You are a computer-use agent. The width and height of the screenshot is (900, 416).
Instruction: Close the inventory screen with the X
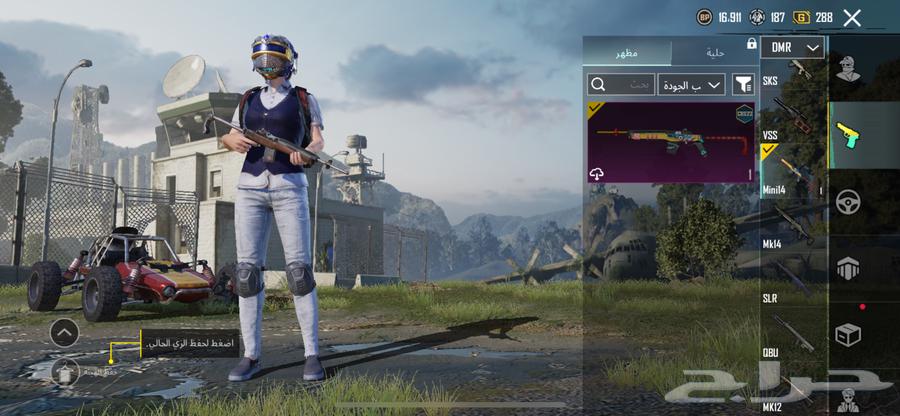coord(852,17)
